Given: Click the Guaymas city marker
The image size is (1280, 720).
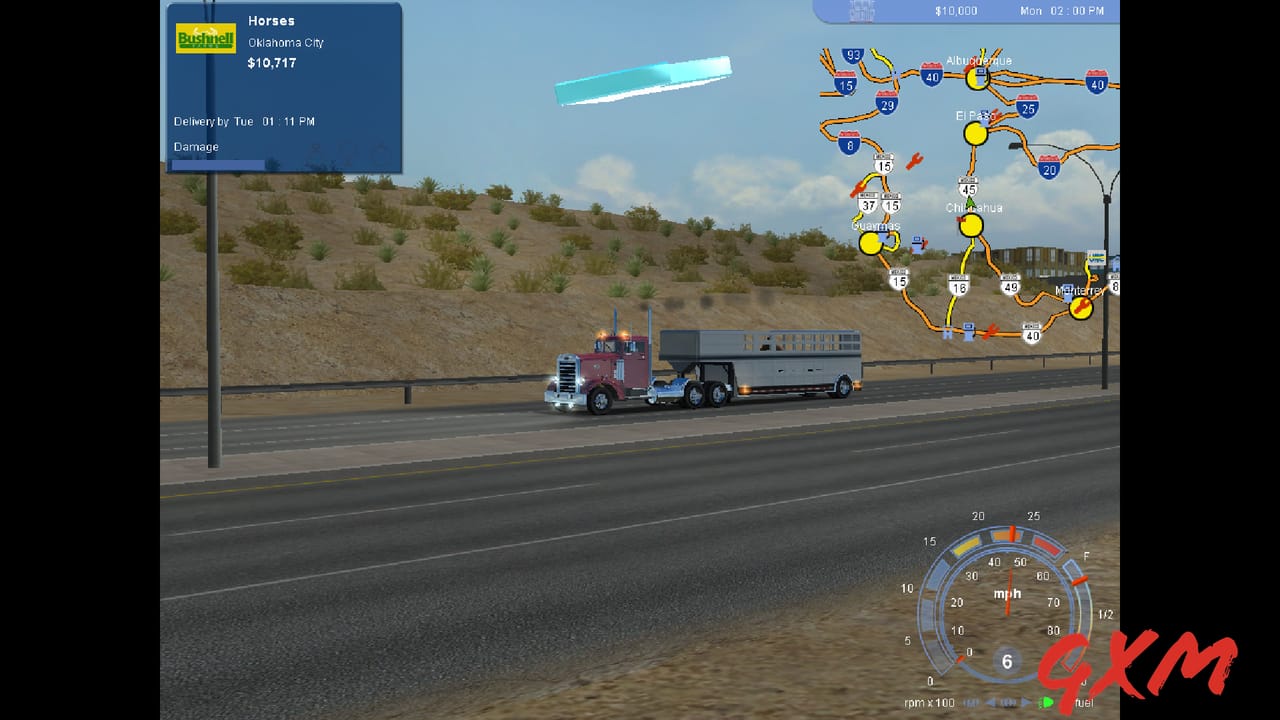Looking at the screenshot, I should pyautogui.click(x=873, y=243).
